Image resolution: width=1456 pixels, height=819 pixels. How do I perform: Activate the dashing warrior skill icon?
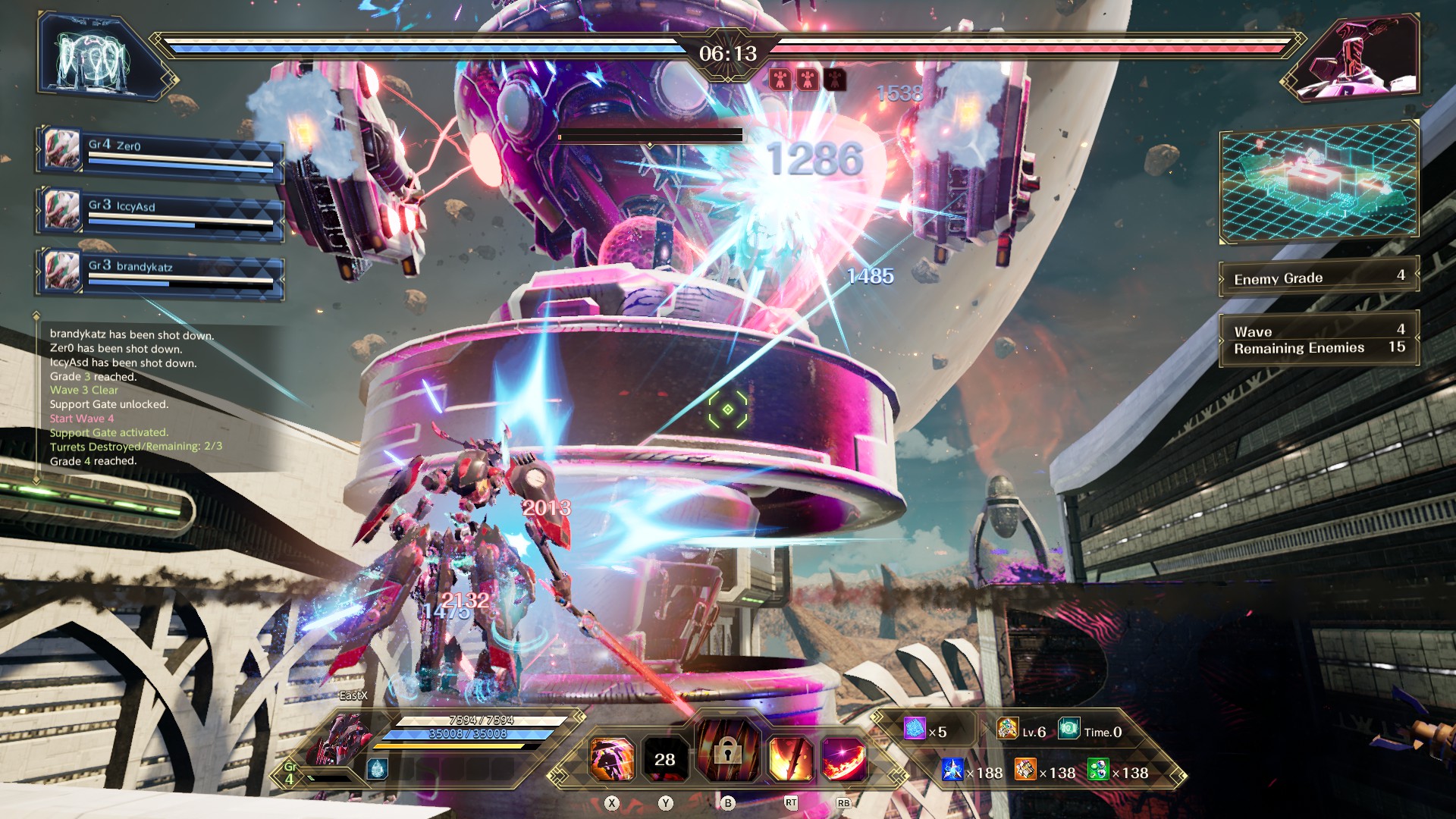[611, 759]
